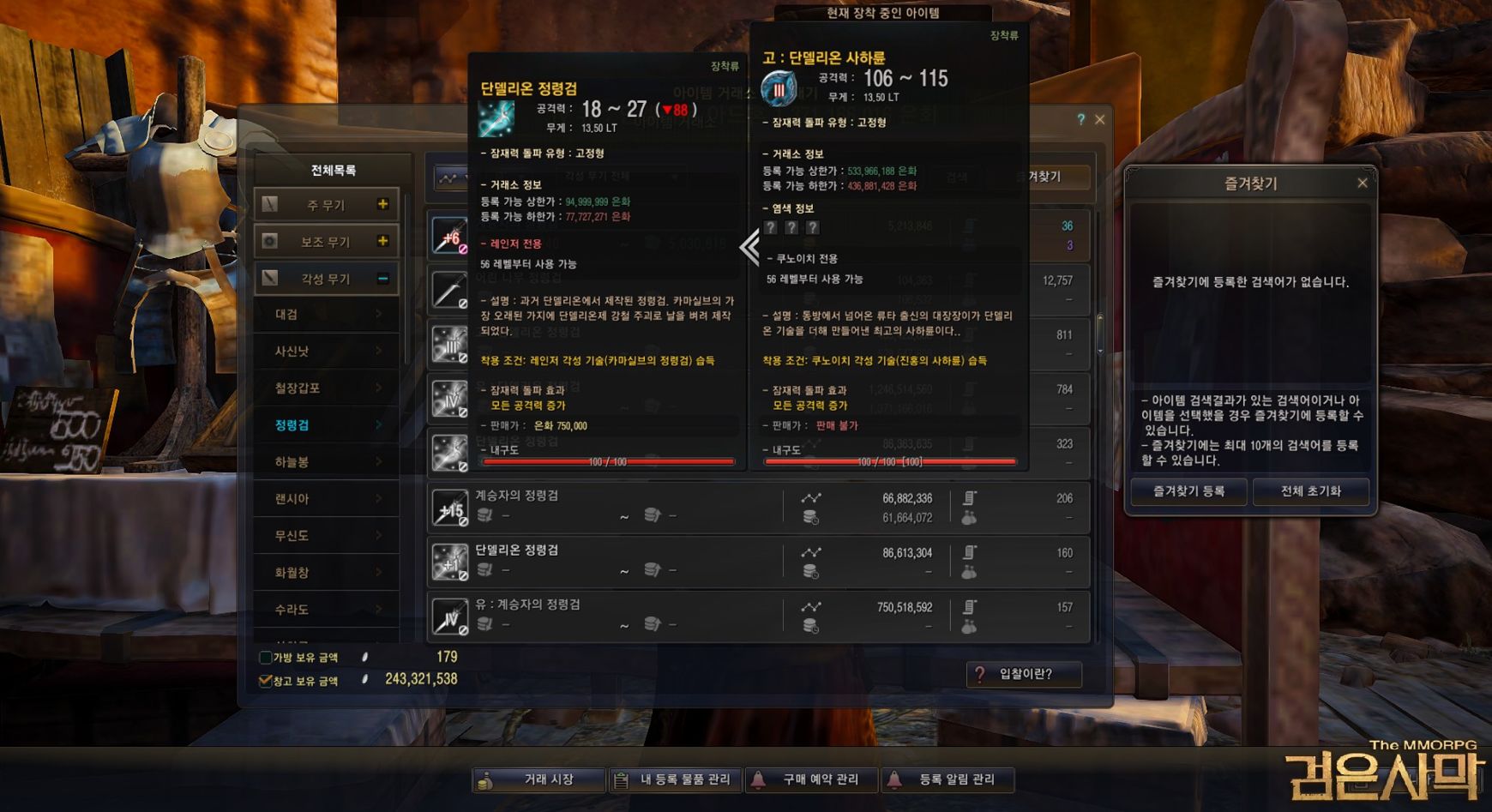The image size is (1492, 812).
Task: Click the 즐겨찾기 등록 button
Action: pyautogui.click(x=1188, y=491)
